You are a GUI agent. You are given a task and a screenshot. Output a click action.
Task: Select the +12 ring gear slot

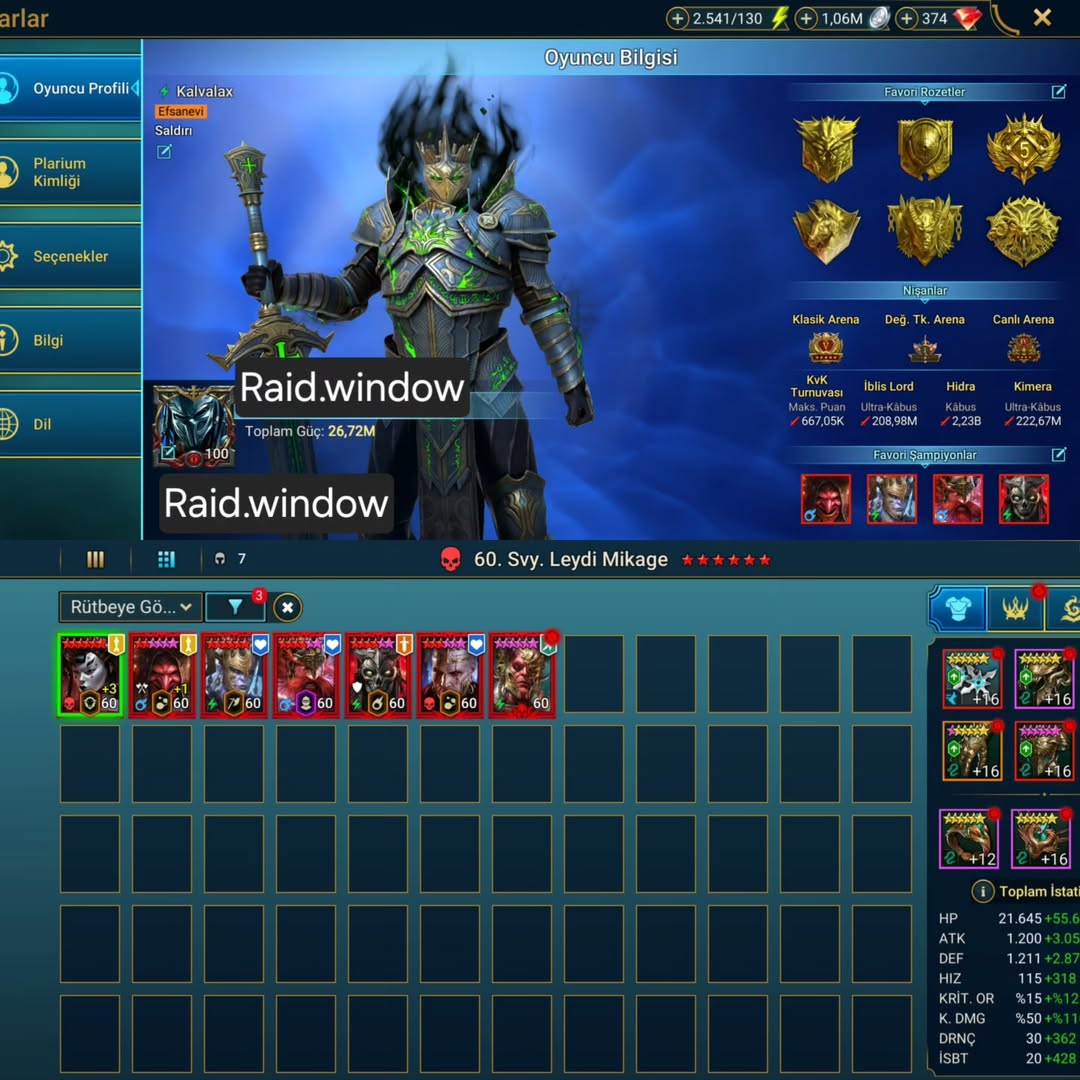(x=968, y=838)
